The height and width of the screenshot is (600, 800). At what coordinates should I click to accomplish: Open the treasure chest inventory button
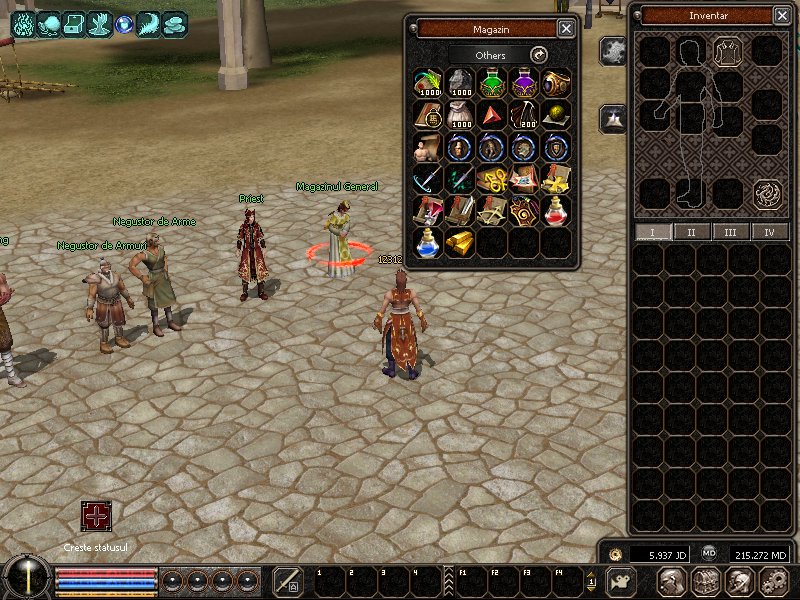tap(706, 581)
